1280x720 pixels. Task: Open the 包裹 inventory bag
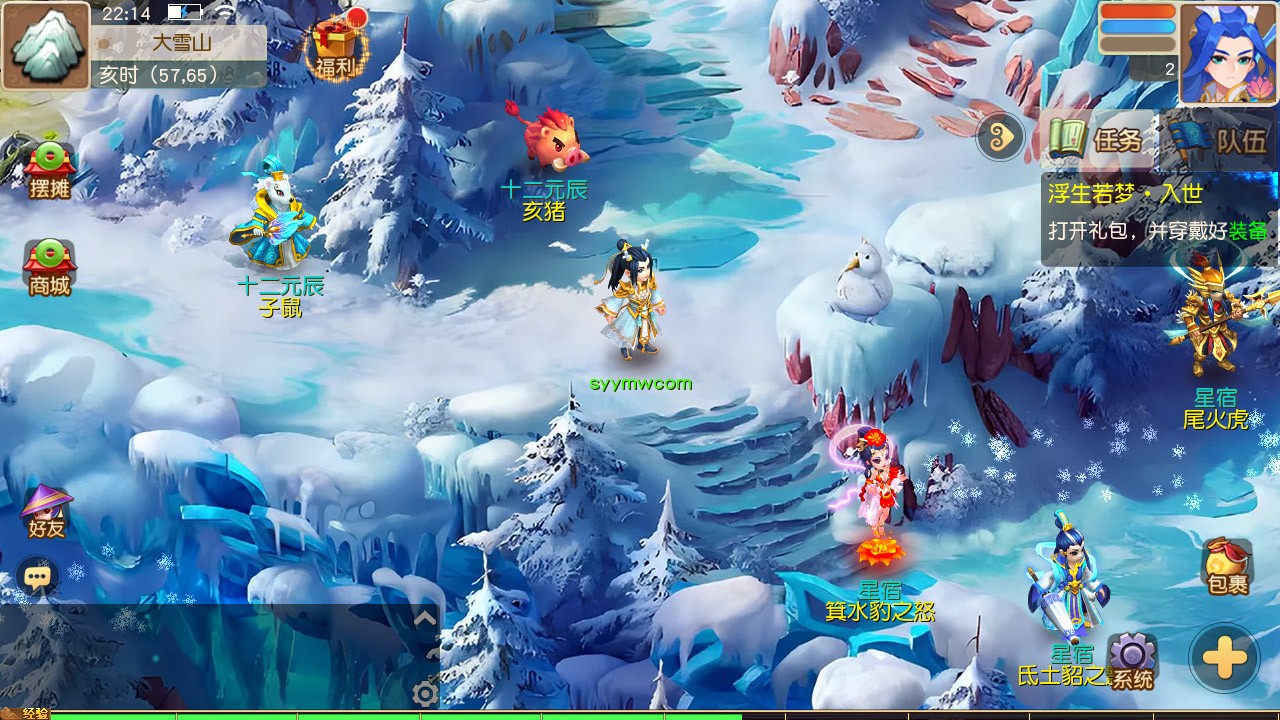click(x=1227, y=567)
